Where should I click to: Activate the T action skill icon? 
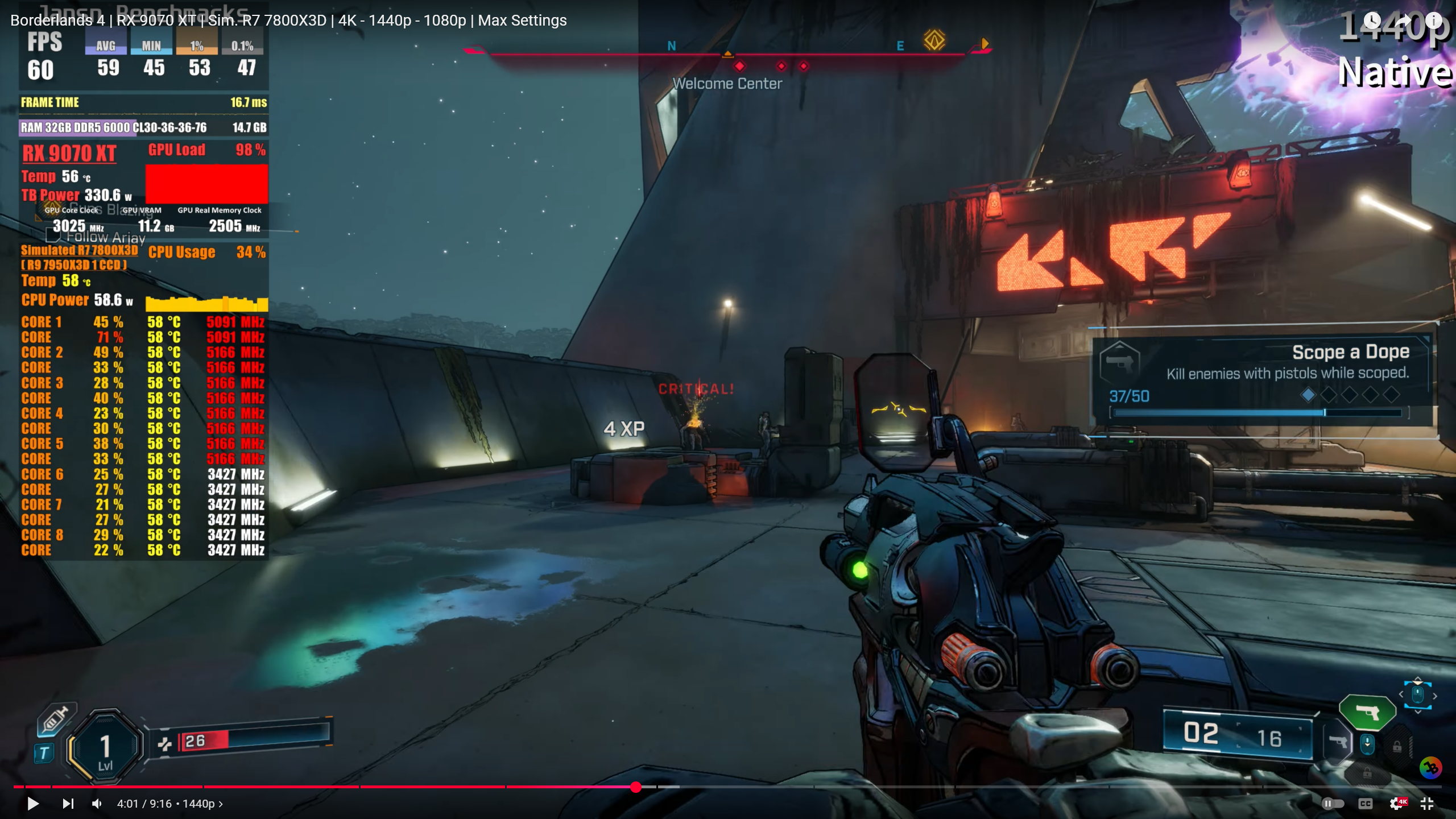point(44,753)
